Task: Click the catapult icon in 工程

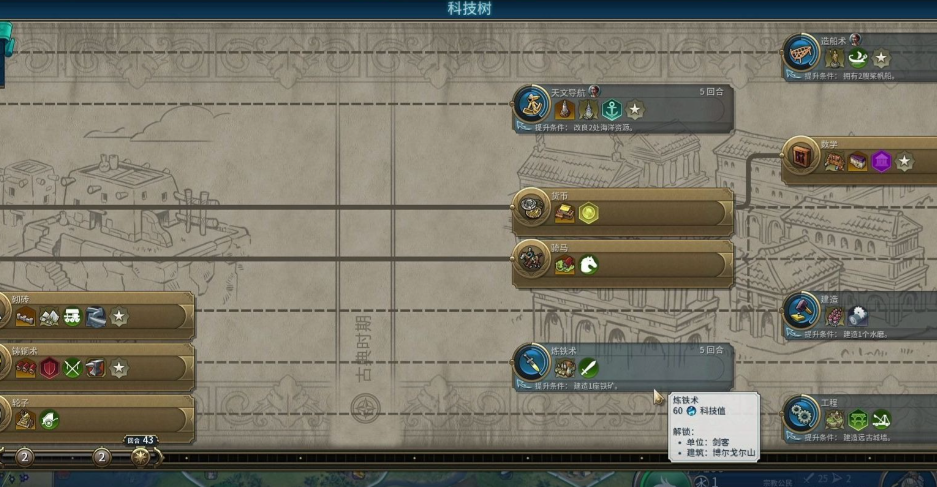Action: (x=881, y=420)
